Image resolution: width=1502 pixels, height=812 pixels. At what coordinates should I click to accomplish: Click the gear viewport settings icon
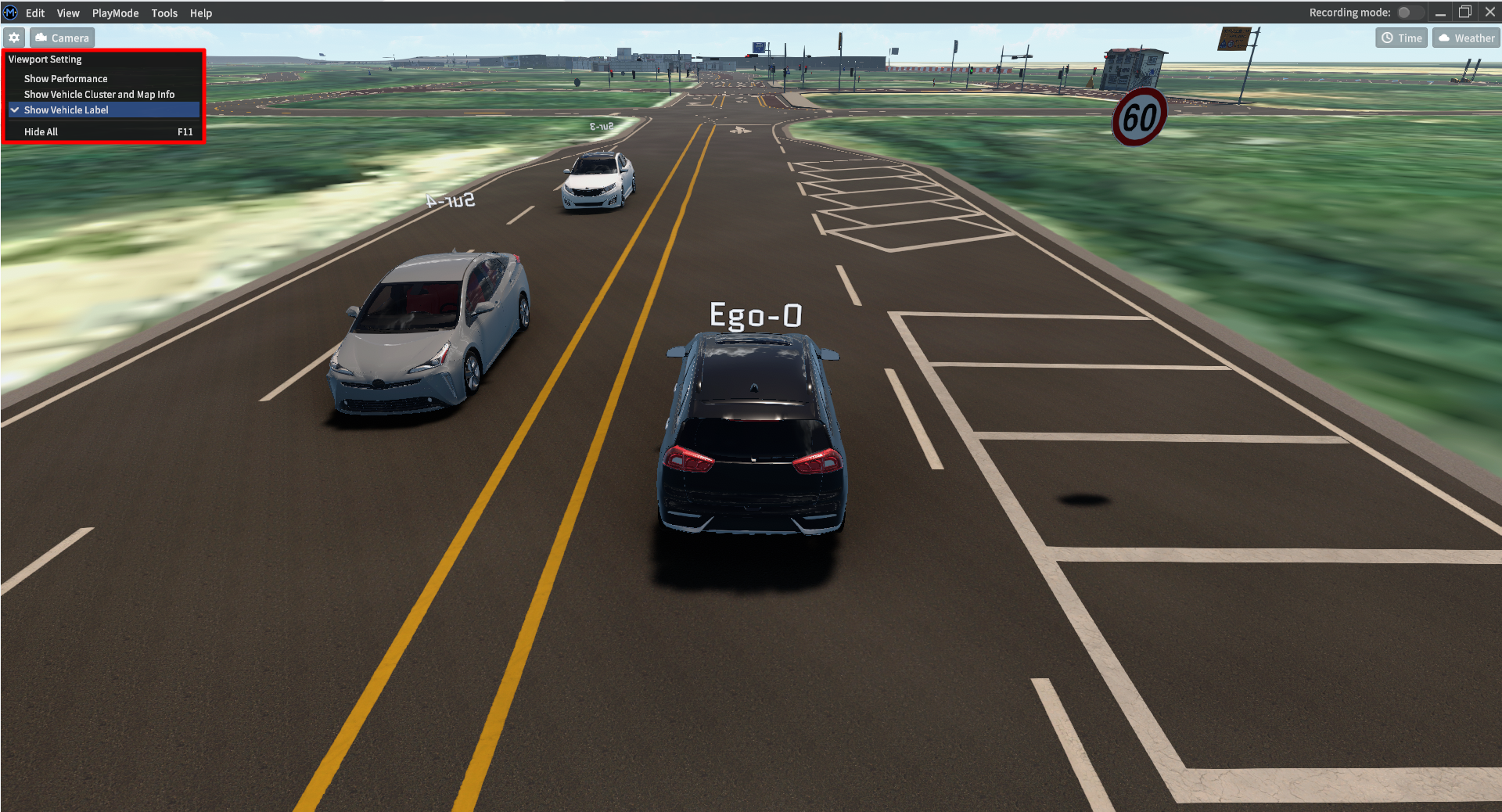[x=14, y=38]
